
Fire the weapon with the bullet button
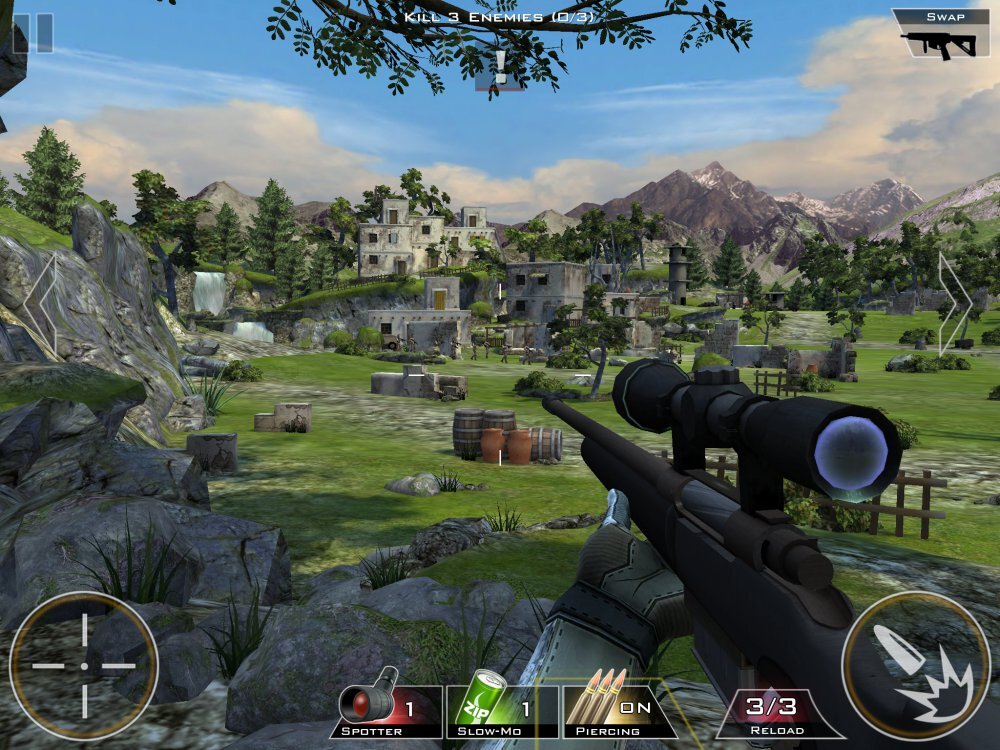pos(916,665)
